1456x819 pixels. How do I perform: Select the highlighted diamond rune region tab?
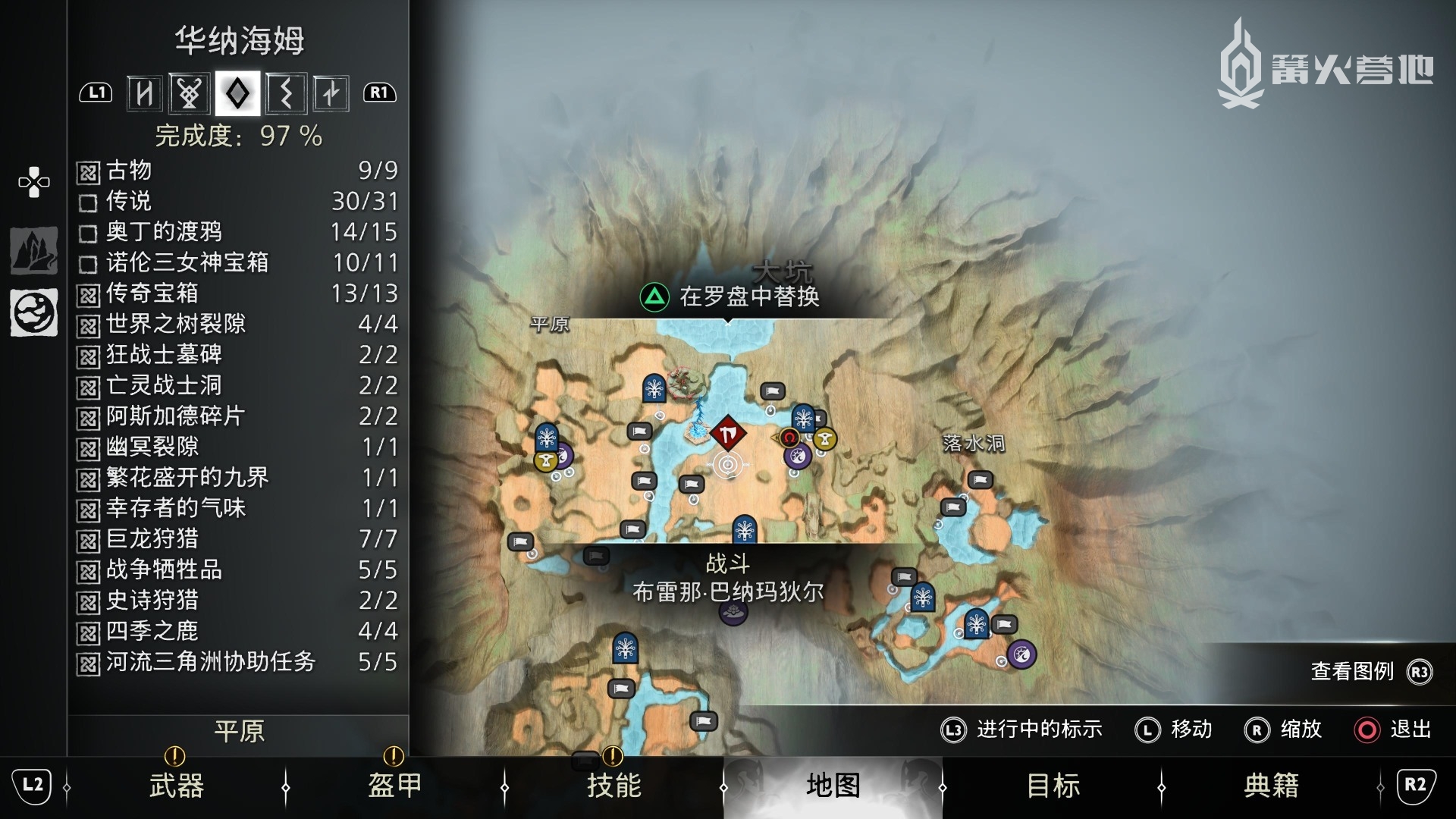(237, 93)
